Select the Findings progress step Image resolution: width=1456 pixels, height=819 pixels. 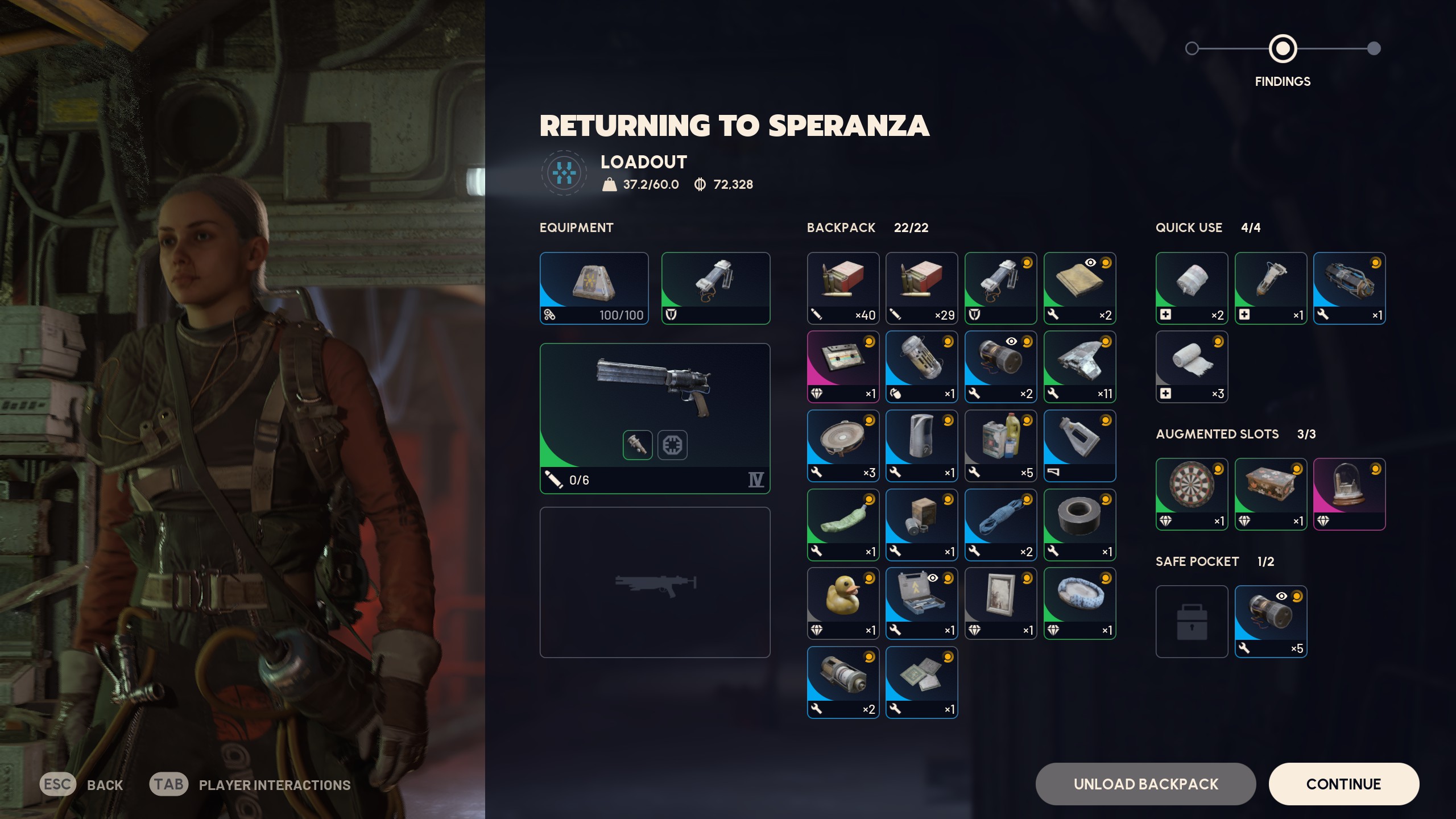[1283, 49]
